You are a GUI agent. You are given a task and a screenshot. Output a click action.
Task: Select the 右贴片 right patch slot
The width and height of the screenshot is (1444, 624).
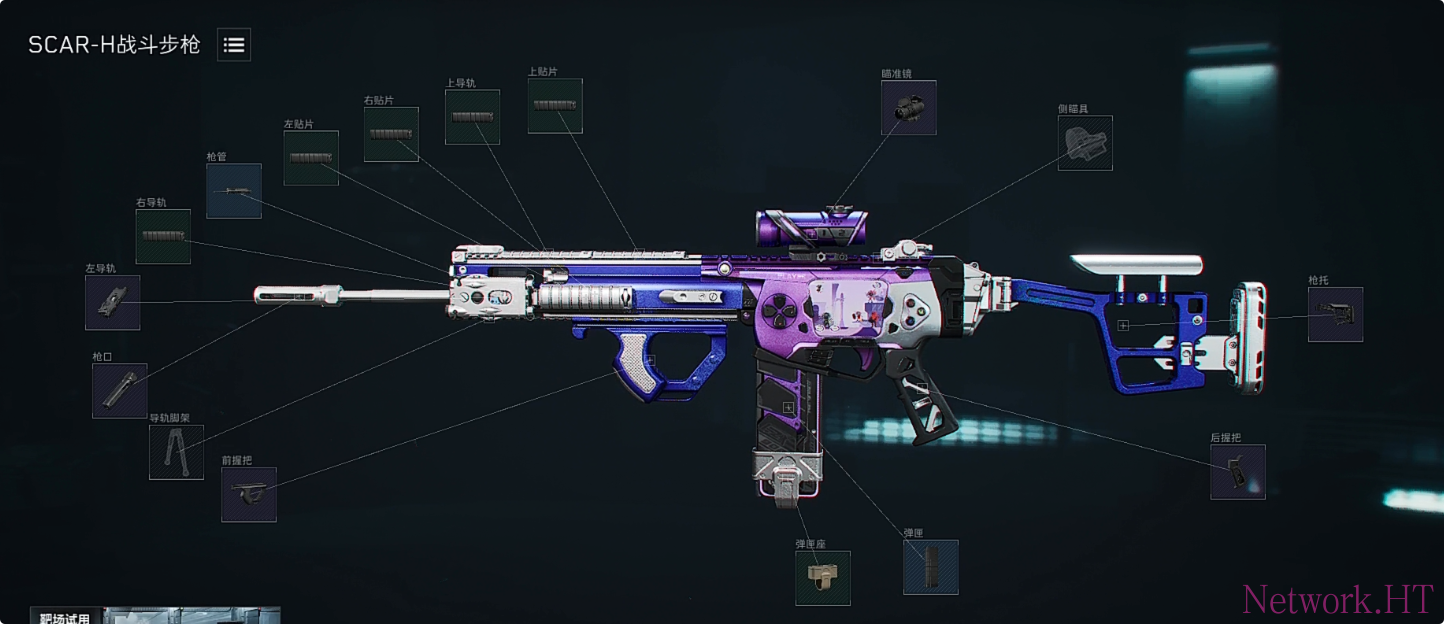pyautogui.click(x=391, y=134)
